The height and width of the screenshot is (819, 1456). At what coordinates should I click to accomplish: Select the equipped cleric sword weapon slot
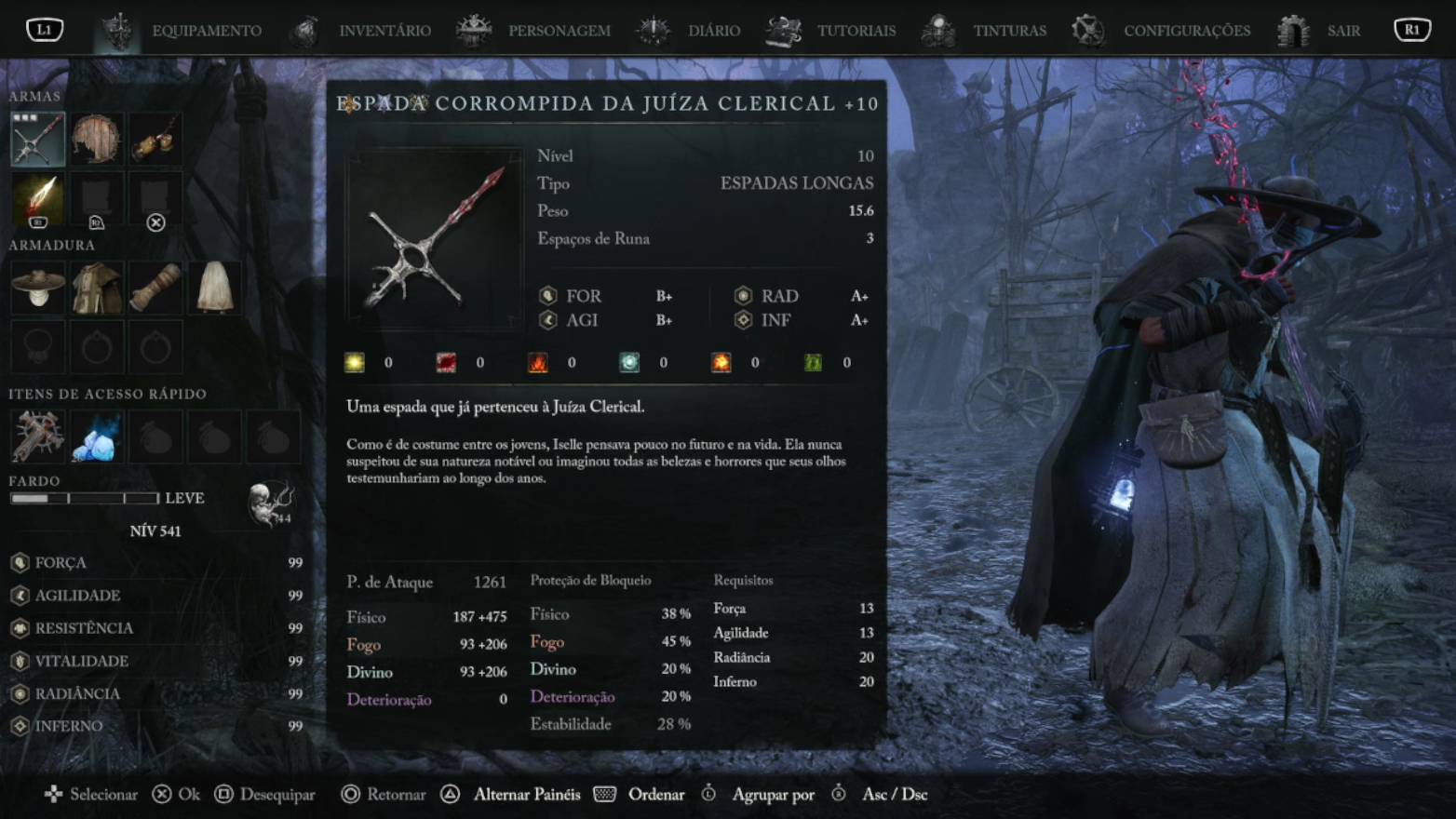pyautogui.click(x=37, y=140)
